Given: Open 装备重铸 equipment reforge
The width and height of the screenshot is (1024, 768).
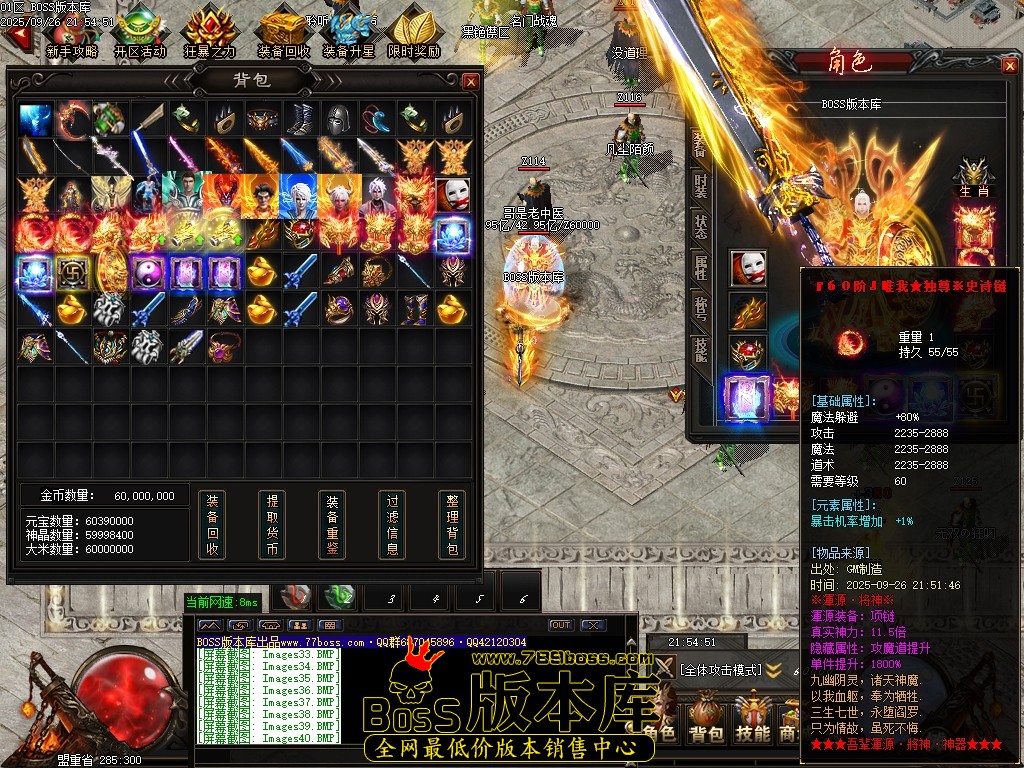Looking at the screenshot, I should click(332, 524).
